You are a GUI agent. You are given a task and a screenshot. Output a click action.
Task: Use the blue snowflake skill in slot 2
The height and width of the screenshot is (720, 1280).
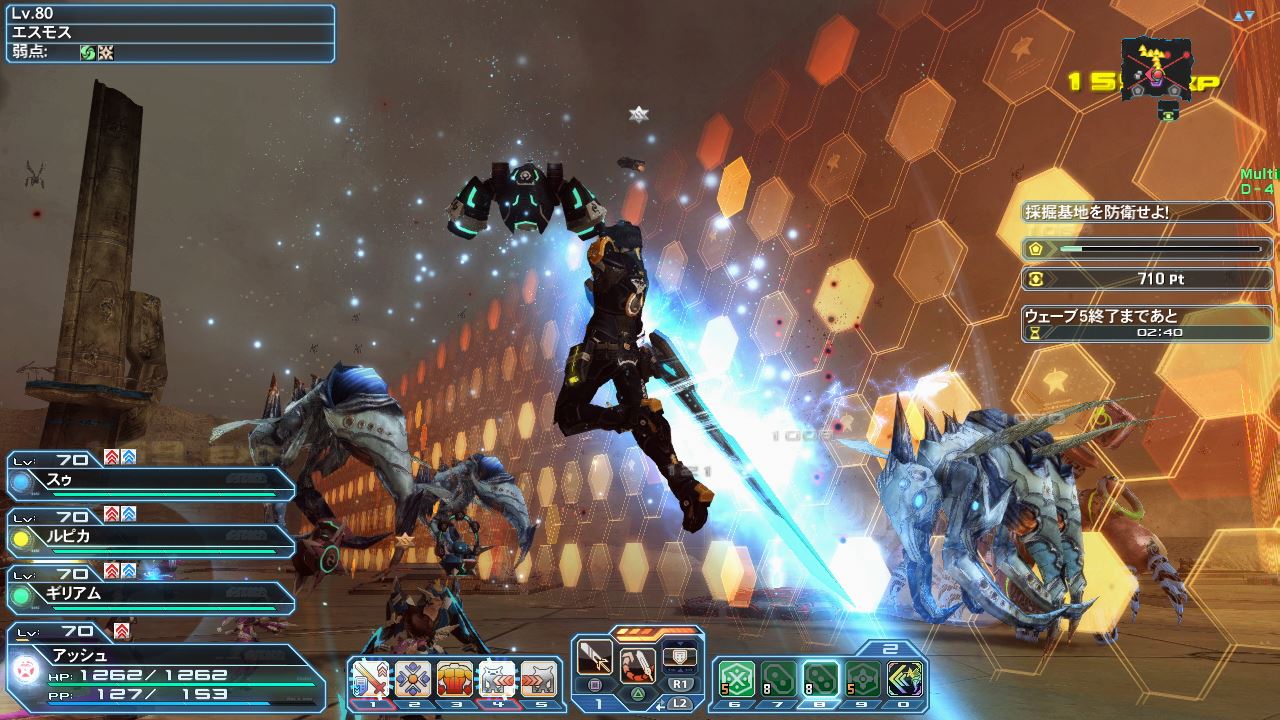pos(413,680)
